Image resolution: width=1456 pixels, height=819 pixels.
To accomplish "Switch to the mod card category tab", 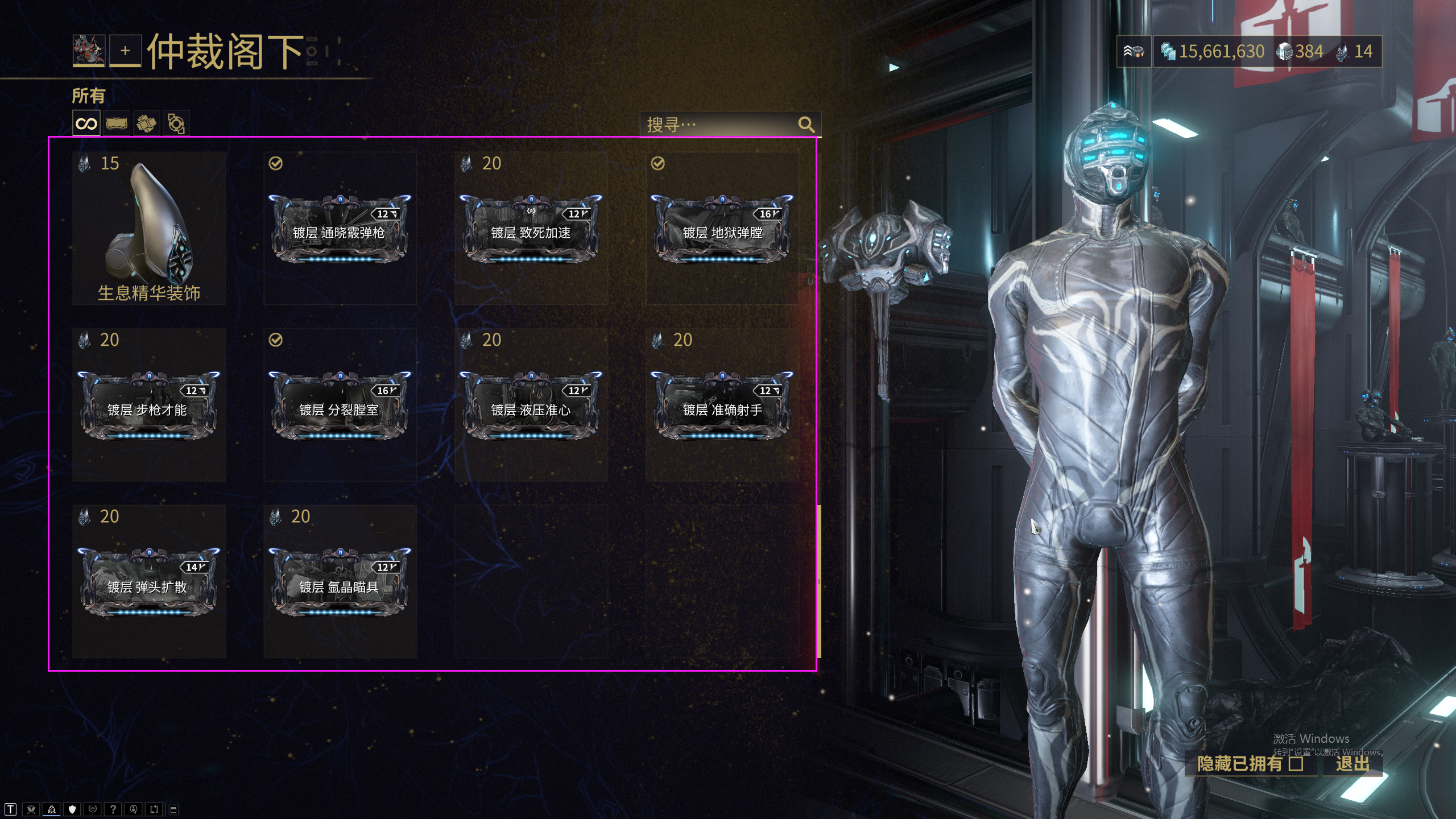I will click(x=116, y=123).
